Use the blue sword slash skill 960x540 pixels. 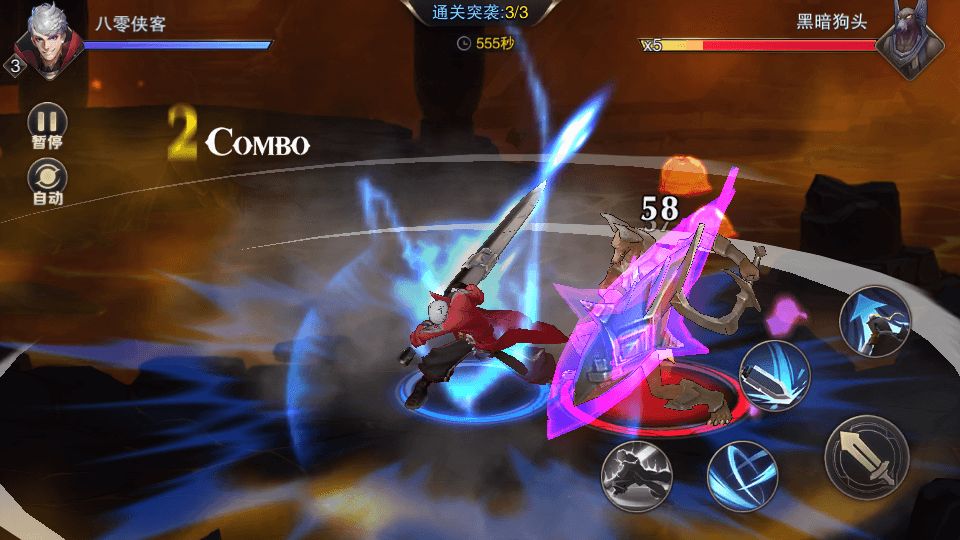[774, 375]
